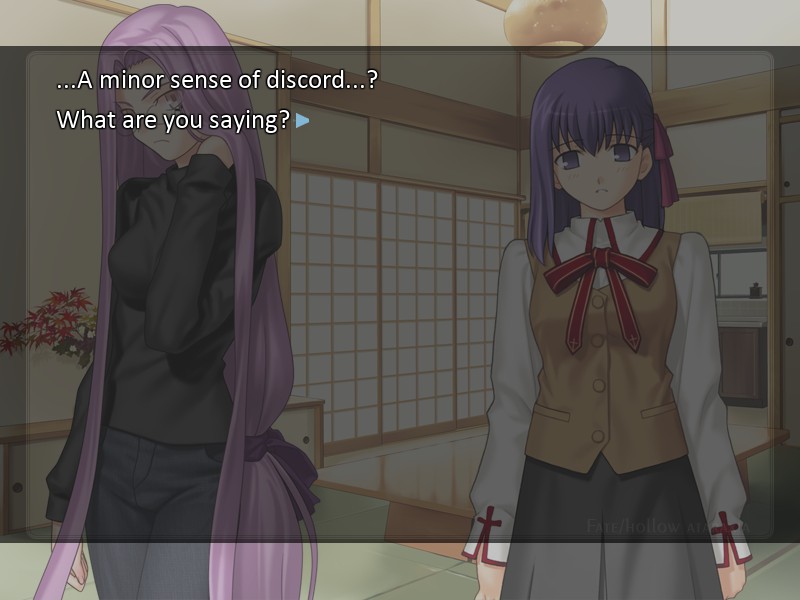Image resolution: width=800 pixels, height=600 pixels.
Task: Click the blue continue arrow after the dialogue
Action: click(x=302, y=121)
